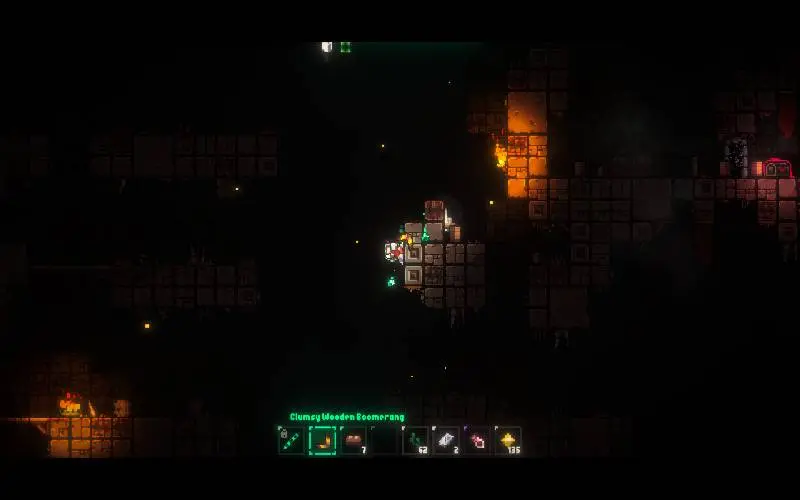Select the brown item stack of 7
The image size is (800, 500).
pyautogui.click(x=353, y=440)
